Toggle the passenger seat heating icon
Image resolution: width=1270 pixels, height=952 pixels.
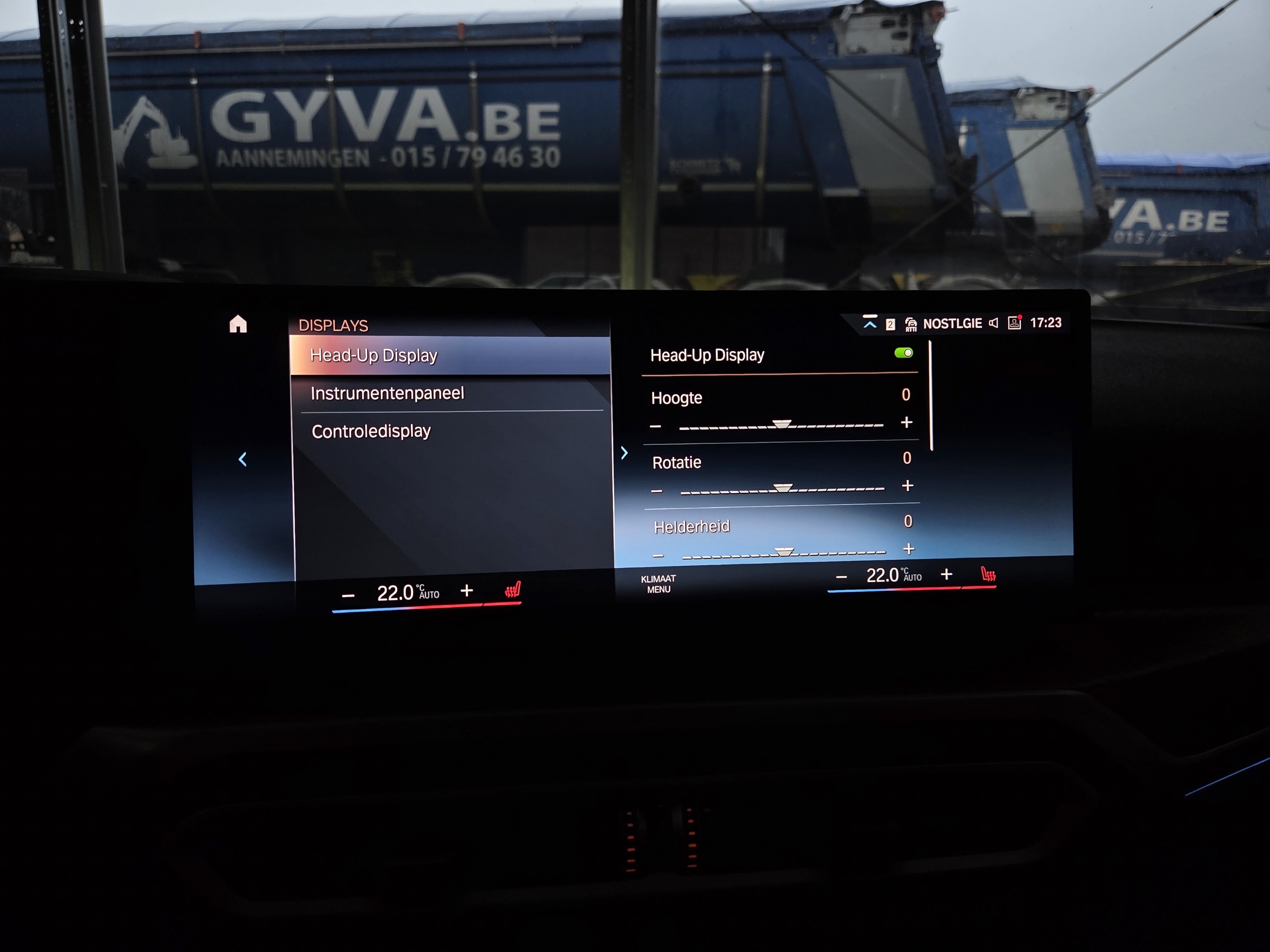988,574
